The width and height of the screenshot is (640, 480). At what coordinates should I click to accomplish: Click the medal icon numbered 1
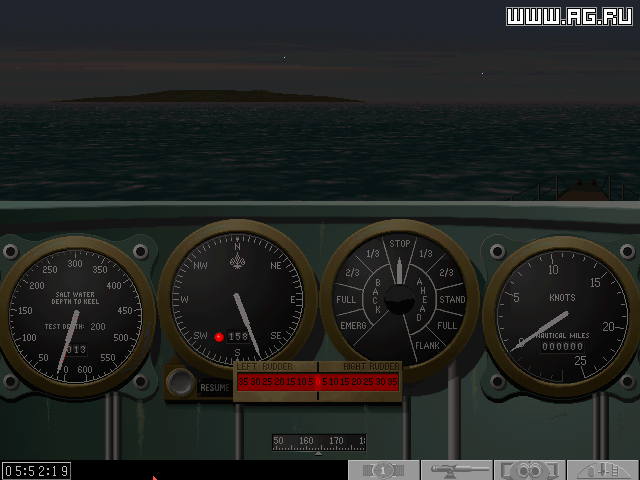click(x=383, y=469)
